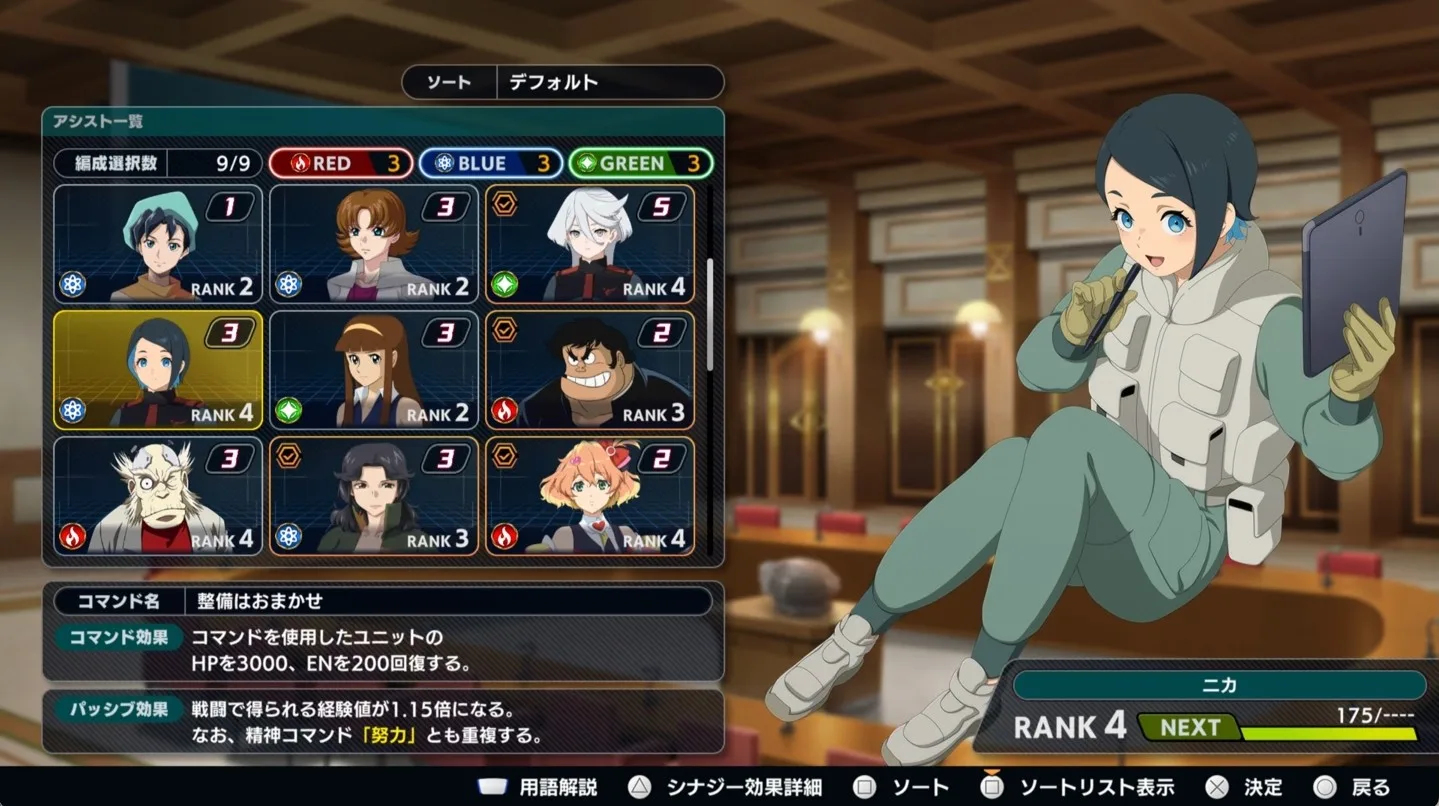Filter assists by GREEN type
The height and width of the screenshot is (806, 1439).
(x=641, y=163)
